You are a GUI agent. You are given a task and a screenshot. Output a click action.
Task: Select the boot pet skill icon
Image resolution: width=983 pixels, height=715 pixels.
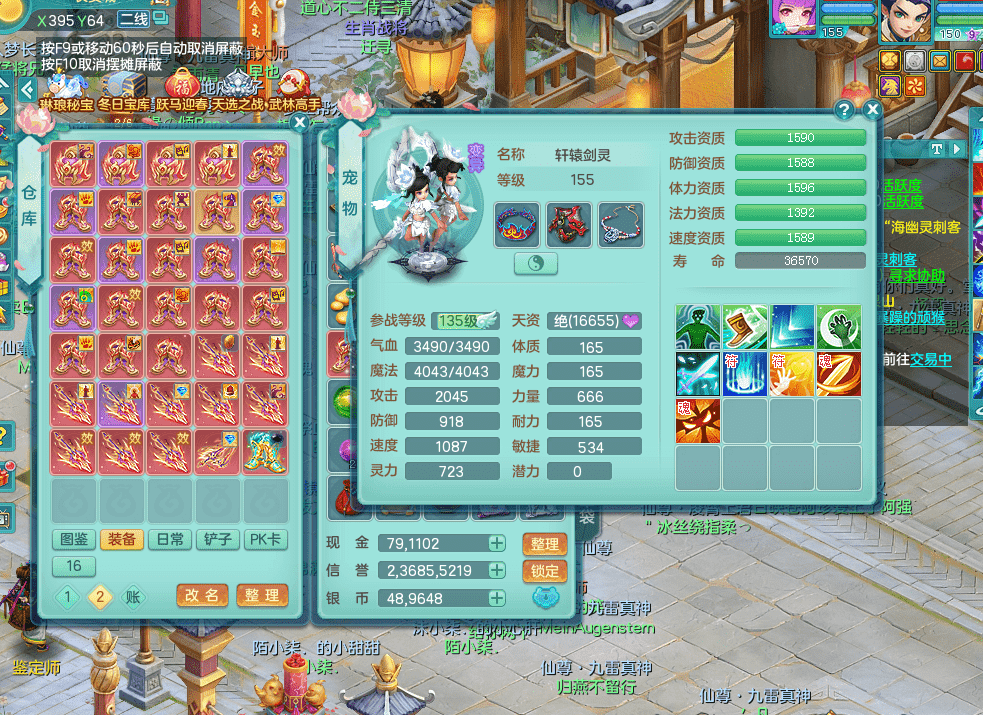[745, 328]
